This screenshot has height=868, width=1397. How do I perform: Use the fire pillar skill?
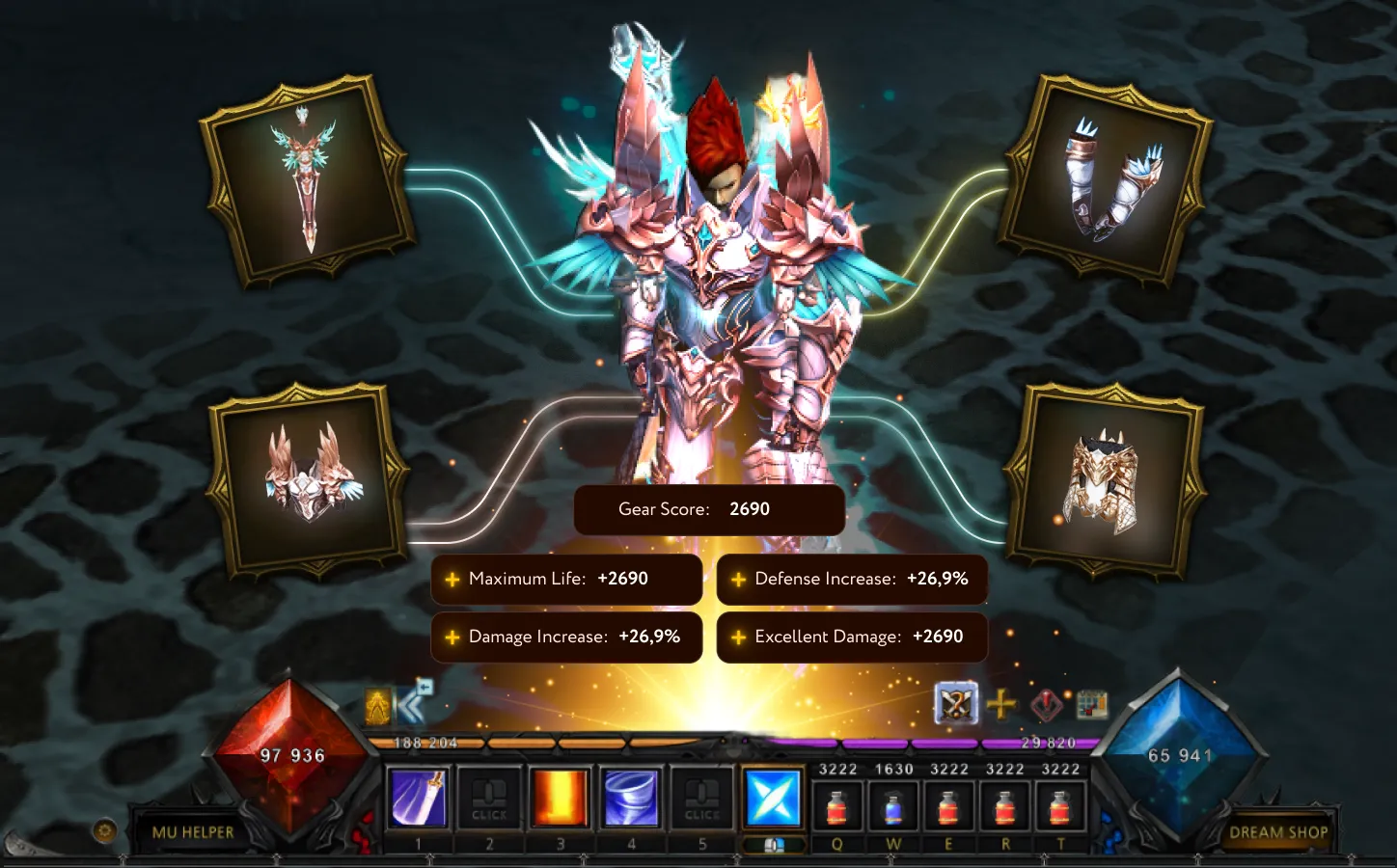pyautogui.click(x=560, y=799)
